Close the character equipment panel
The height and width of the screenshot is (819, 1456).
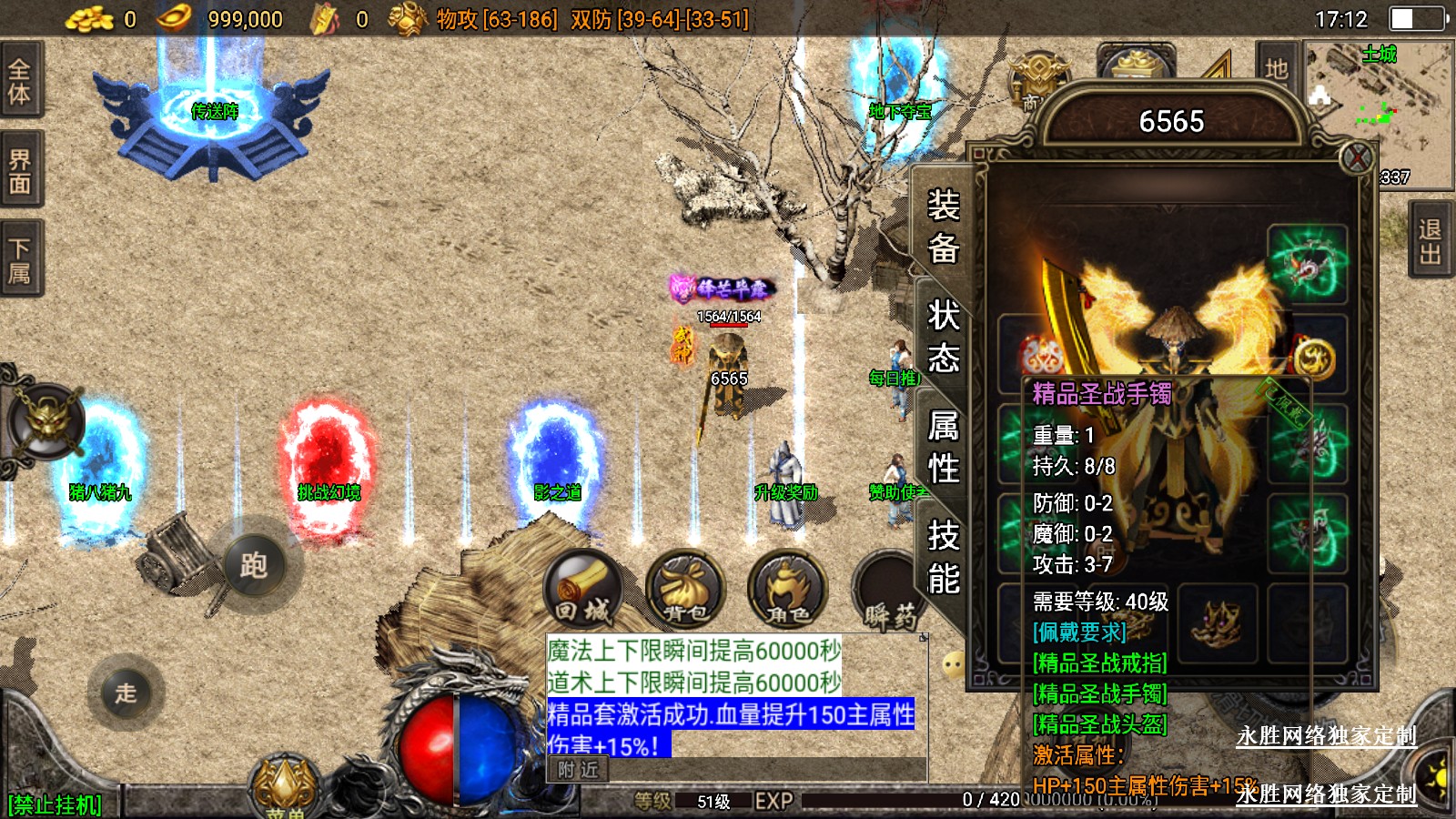pos(1356,158)
